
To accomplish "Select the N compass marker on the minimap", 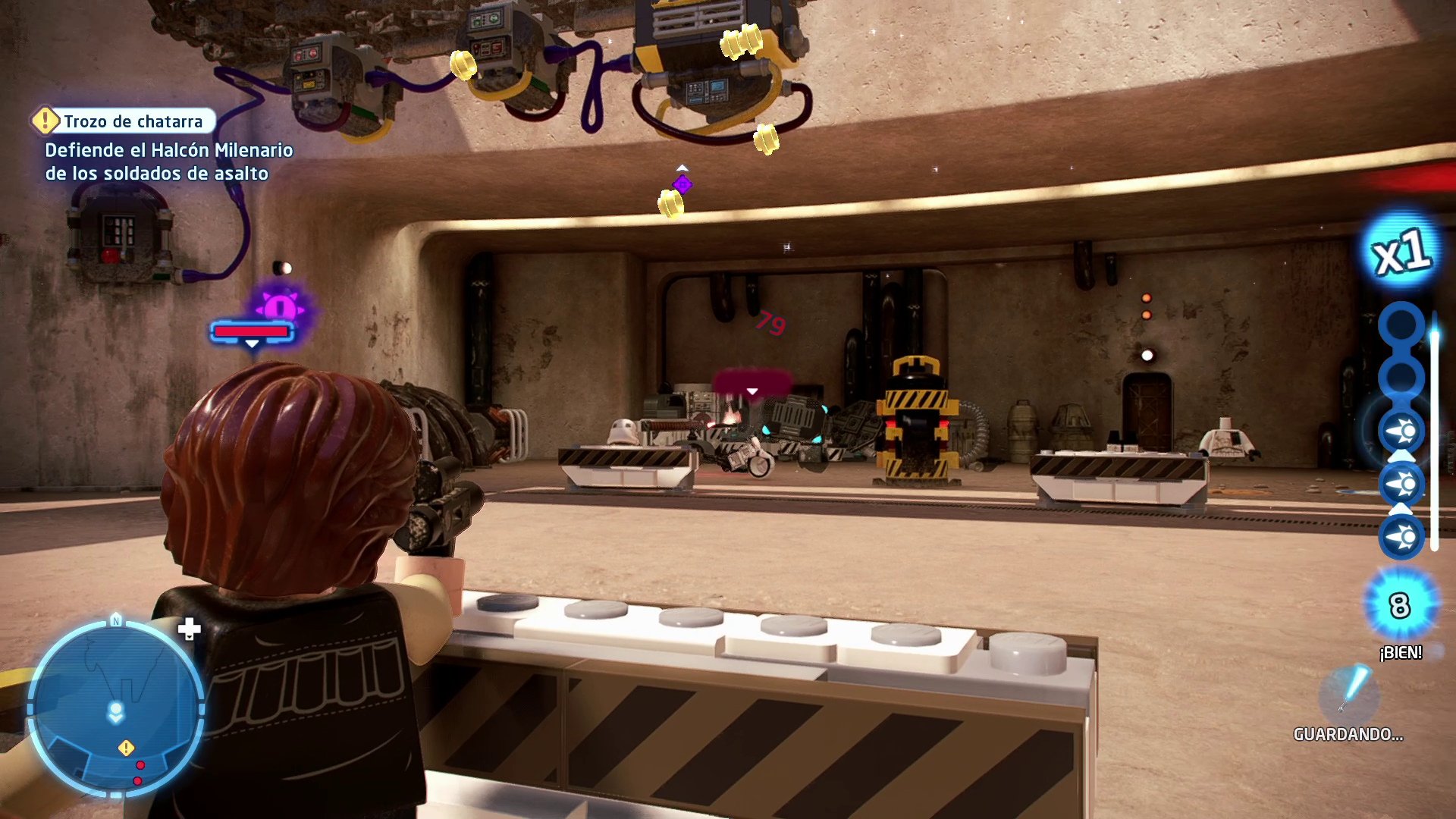I will click(115, 621).
